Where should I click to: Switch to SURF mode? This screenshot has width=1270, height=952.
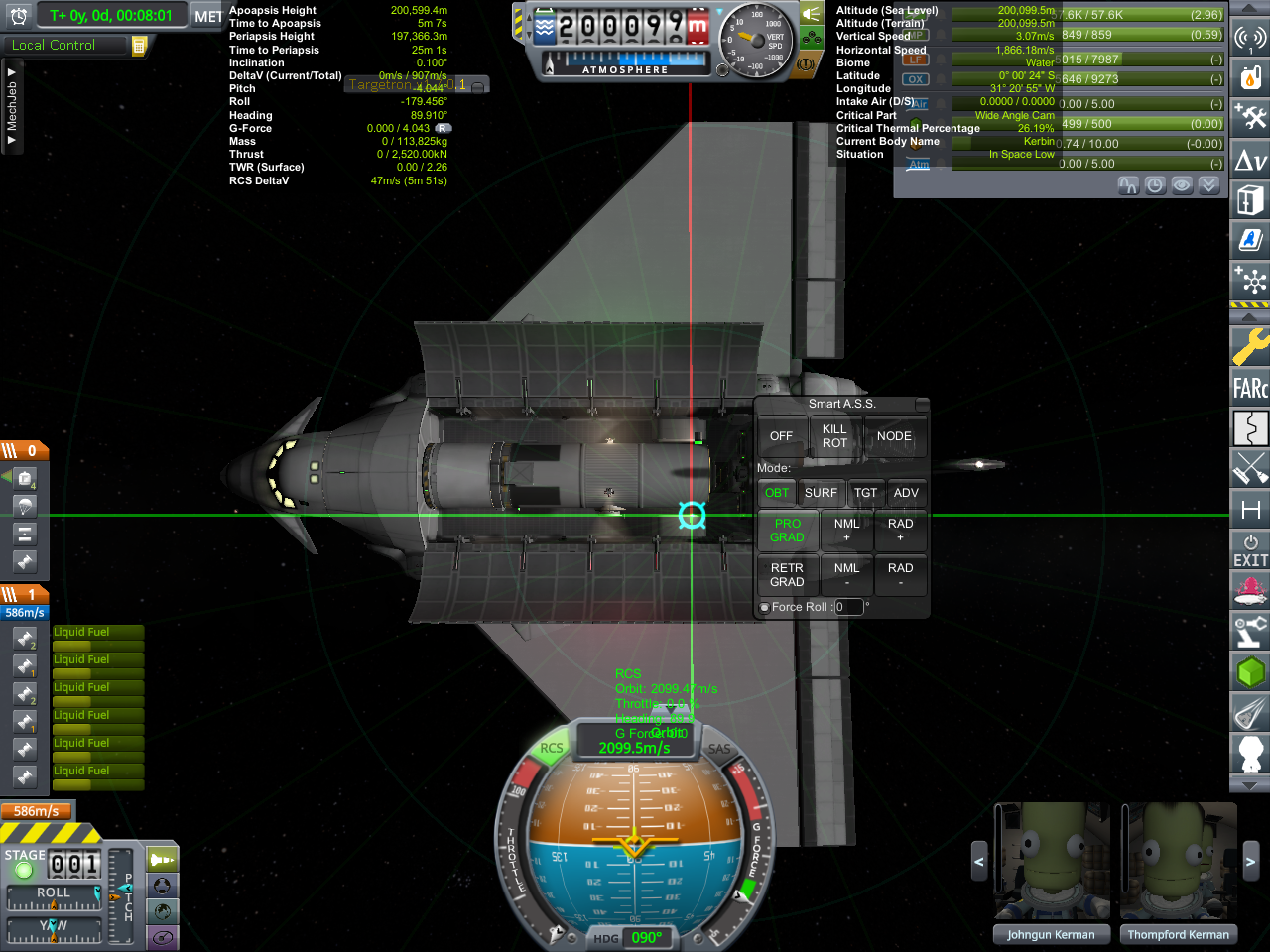[x=821, y=493]
